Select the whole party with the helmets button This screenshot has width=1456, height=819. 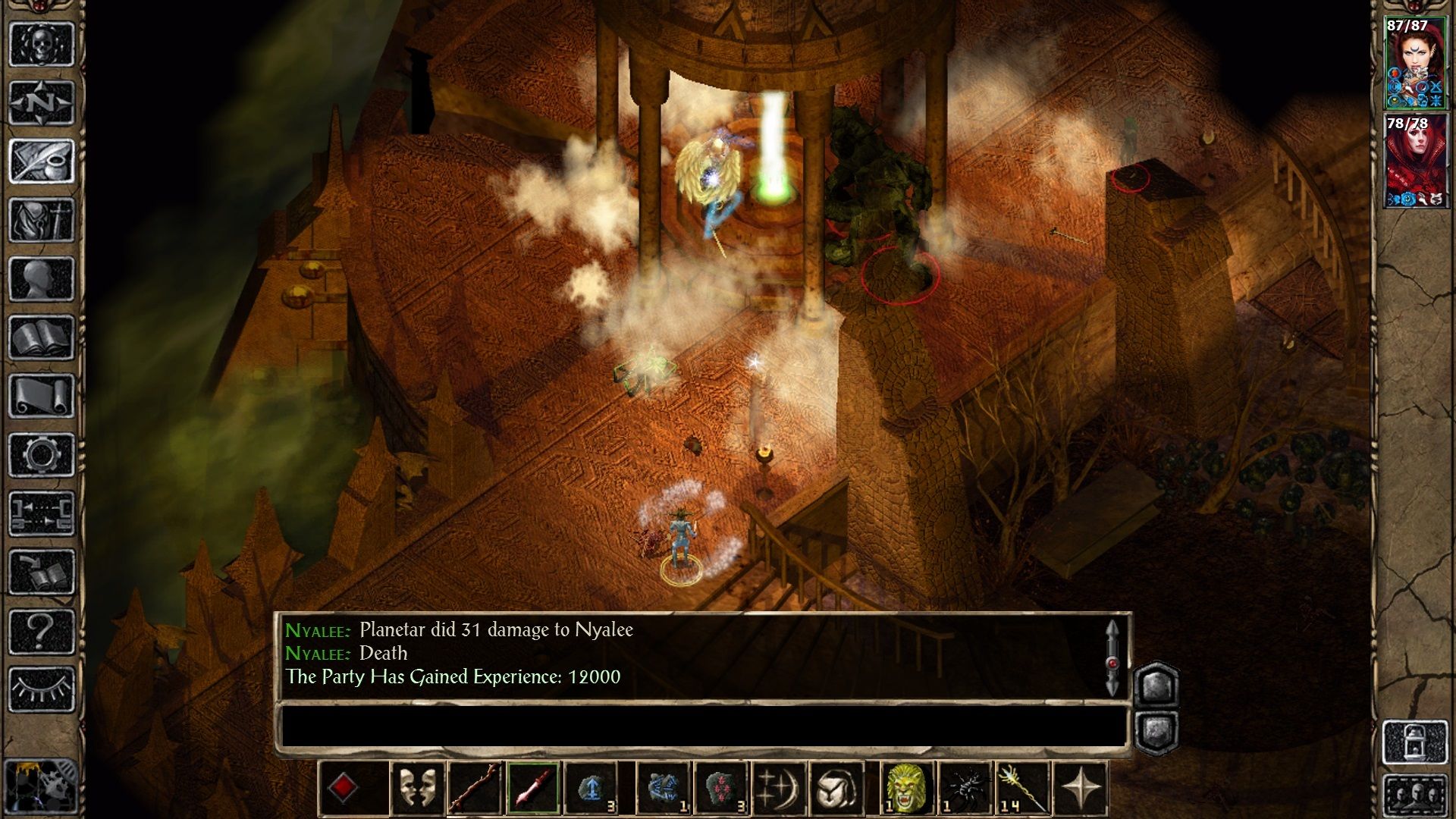[x=1415, y=796]
